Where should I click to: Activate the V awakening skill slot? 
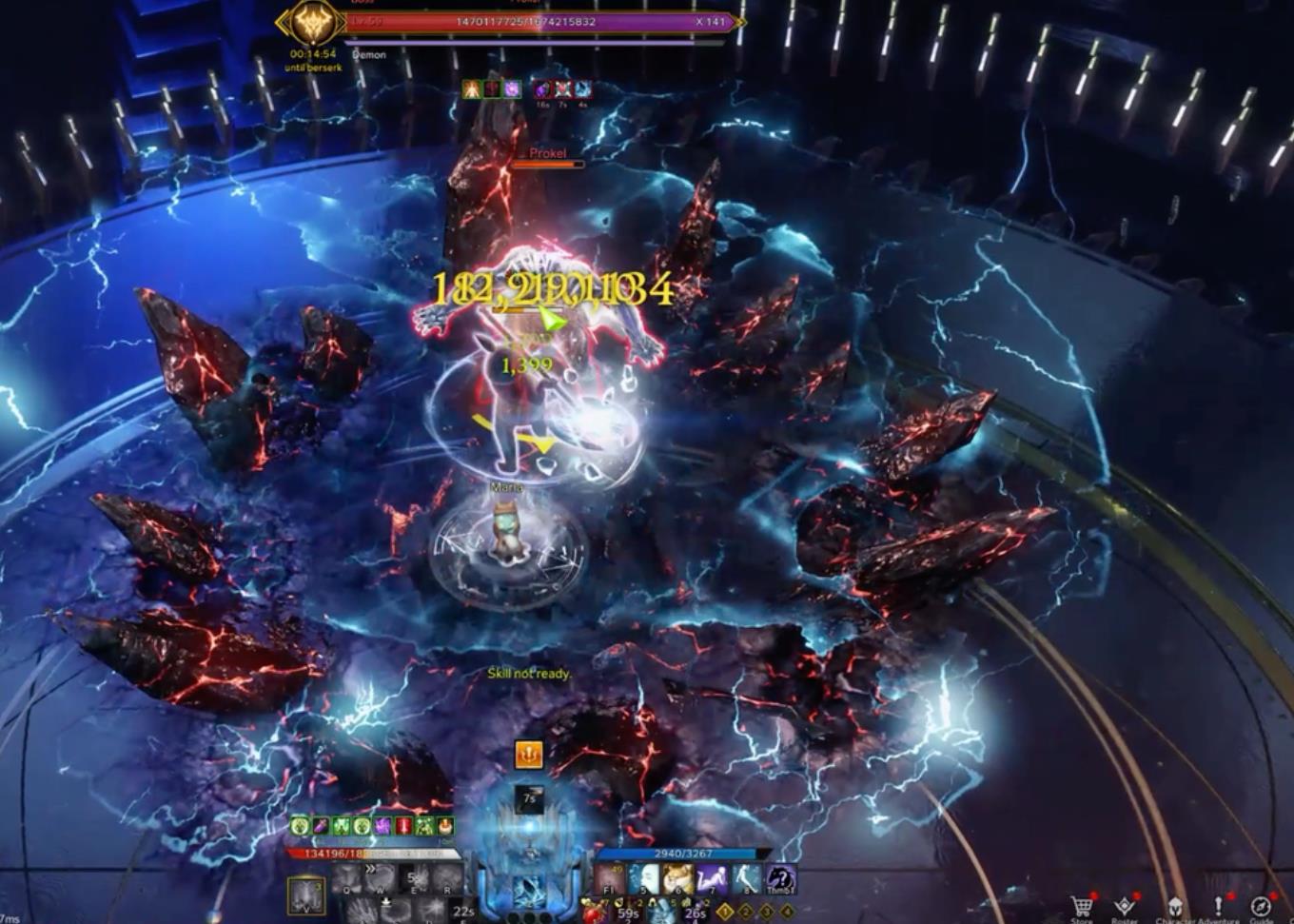pyautogui.click(x=306, y=895)
